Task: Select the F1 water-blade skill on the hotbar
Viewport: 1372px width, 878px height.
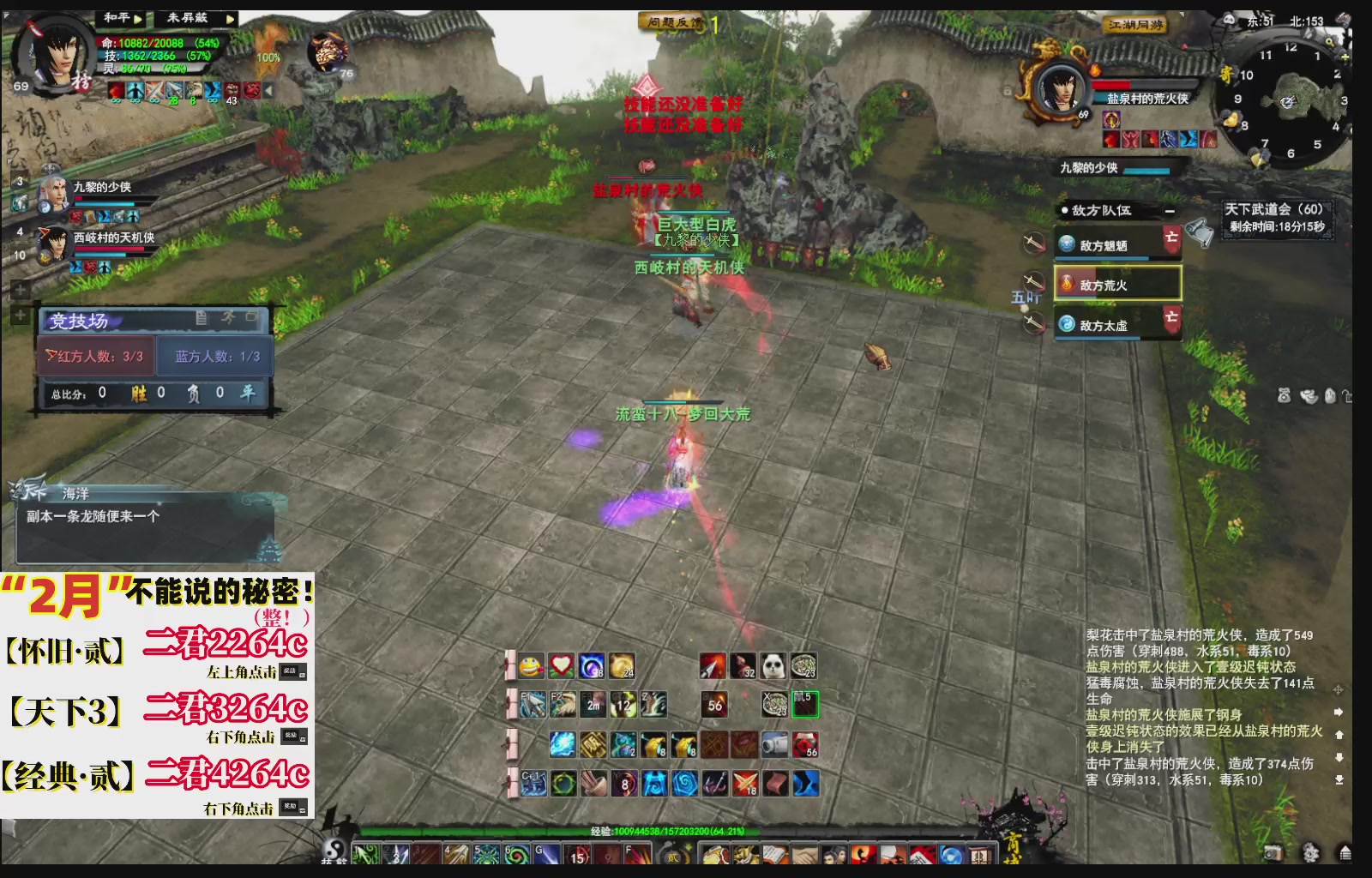Action: click(533, 705)
